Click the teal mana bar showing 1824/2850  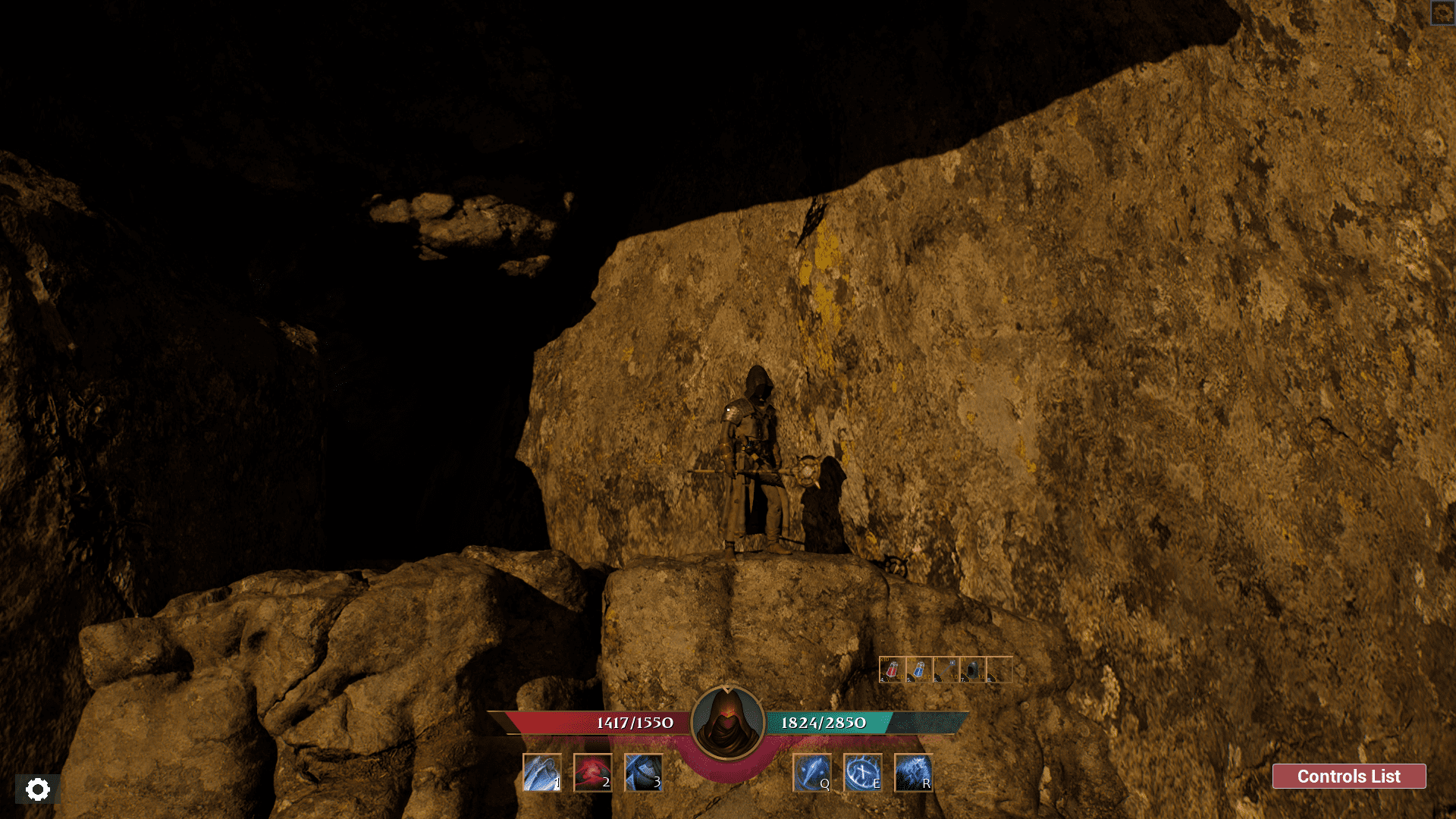pos(823,723)
